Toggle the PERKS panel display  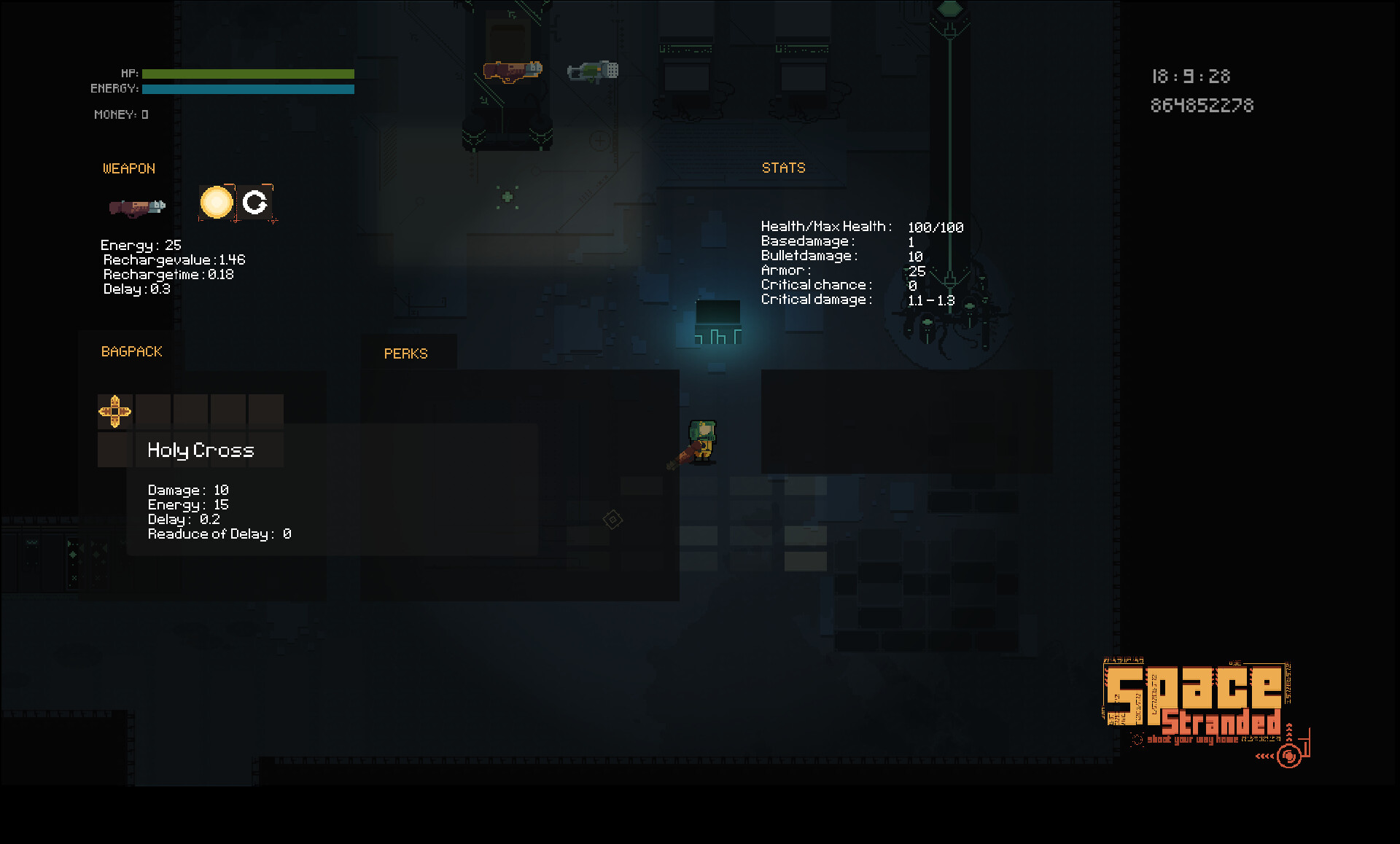[x=406, y=353]
